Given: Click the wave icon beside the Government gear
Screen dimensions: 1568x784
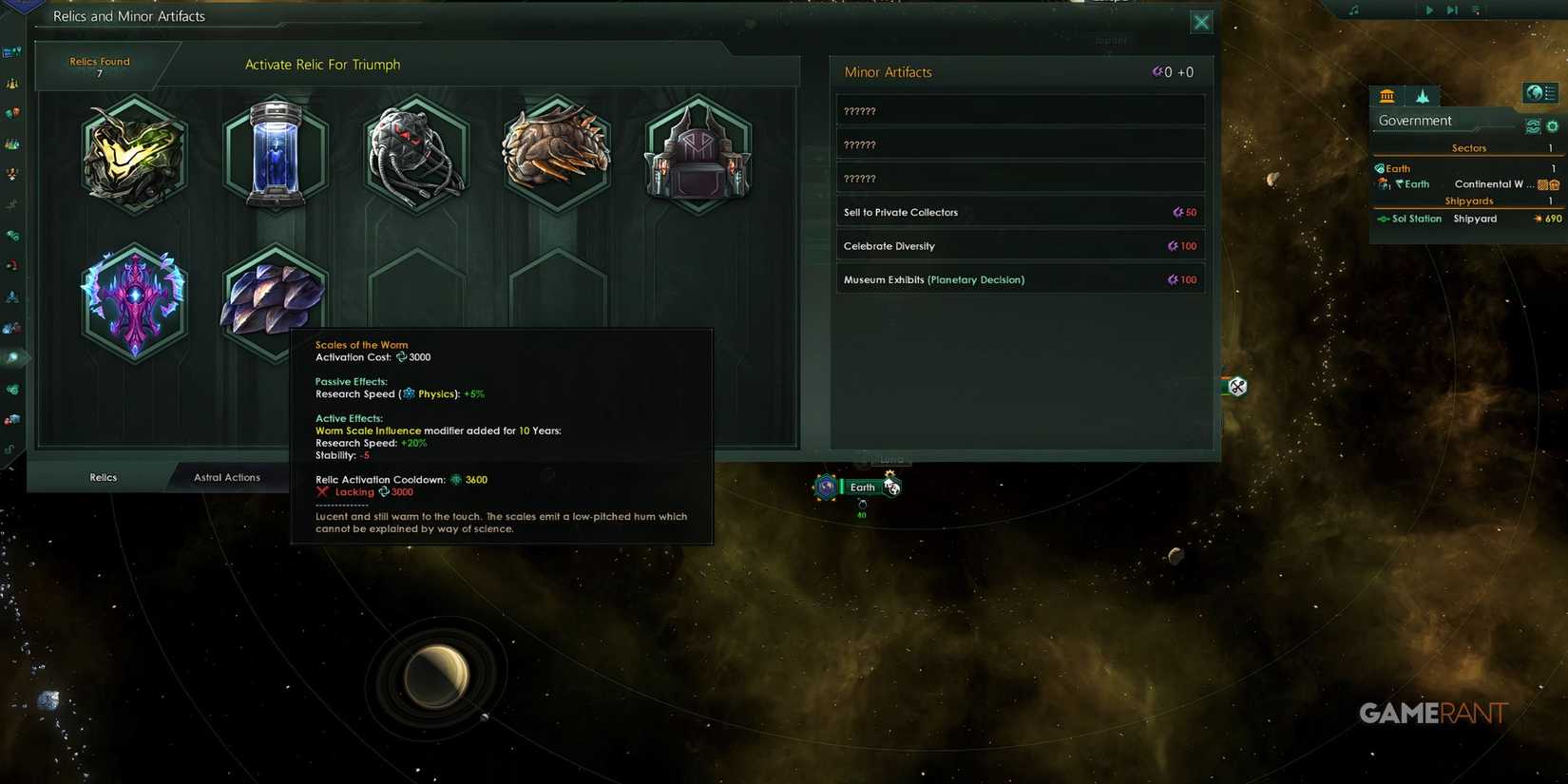Looking at the screenshot, I should pos(1533,125).
